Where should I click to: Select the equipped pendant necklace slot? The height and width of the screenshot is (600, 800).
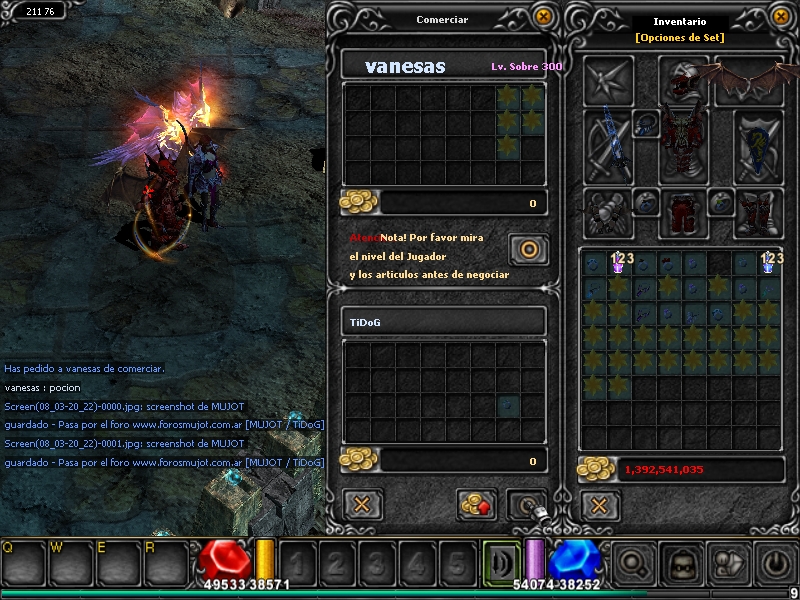coord(644,124)
